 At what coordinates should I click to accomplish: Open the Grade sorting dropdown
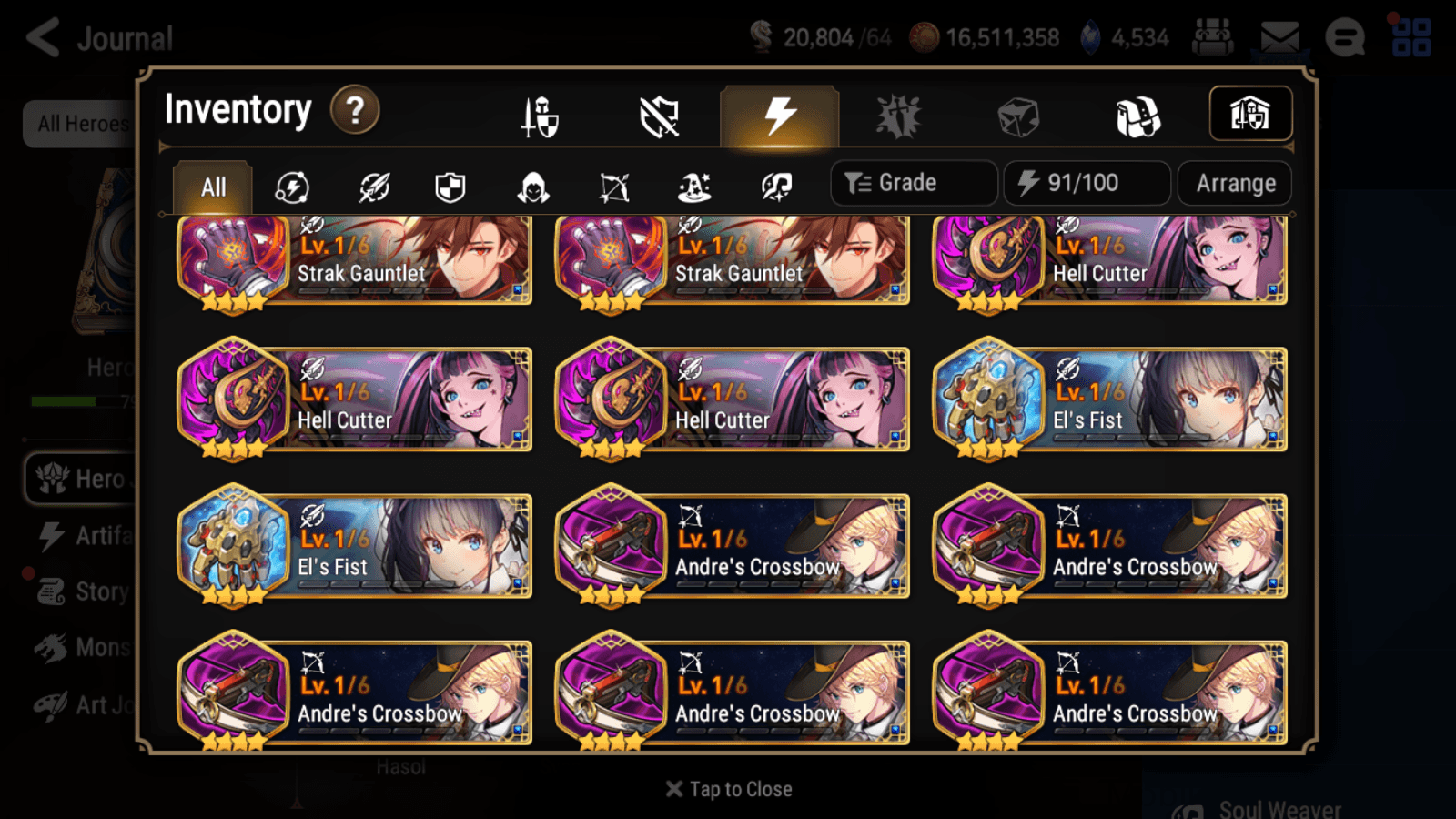tap(913, 182)
